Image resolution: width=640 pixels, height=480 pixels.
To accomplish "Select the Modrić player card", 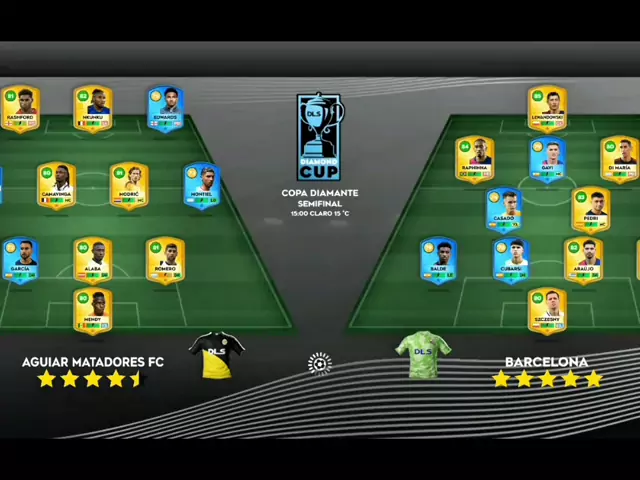I will (129, 186).
